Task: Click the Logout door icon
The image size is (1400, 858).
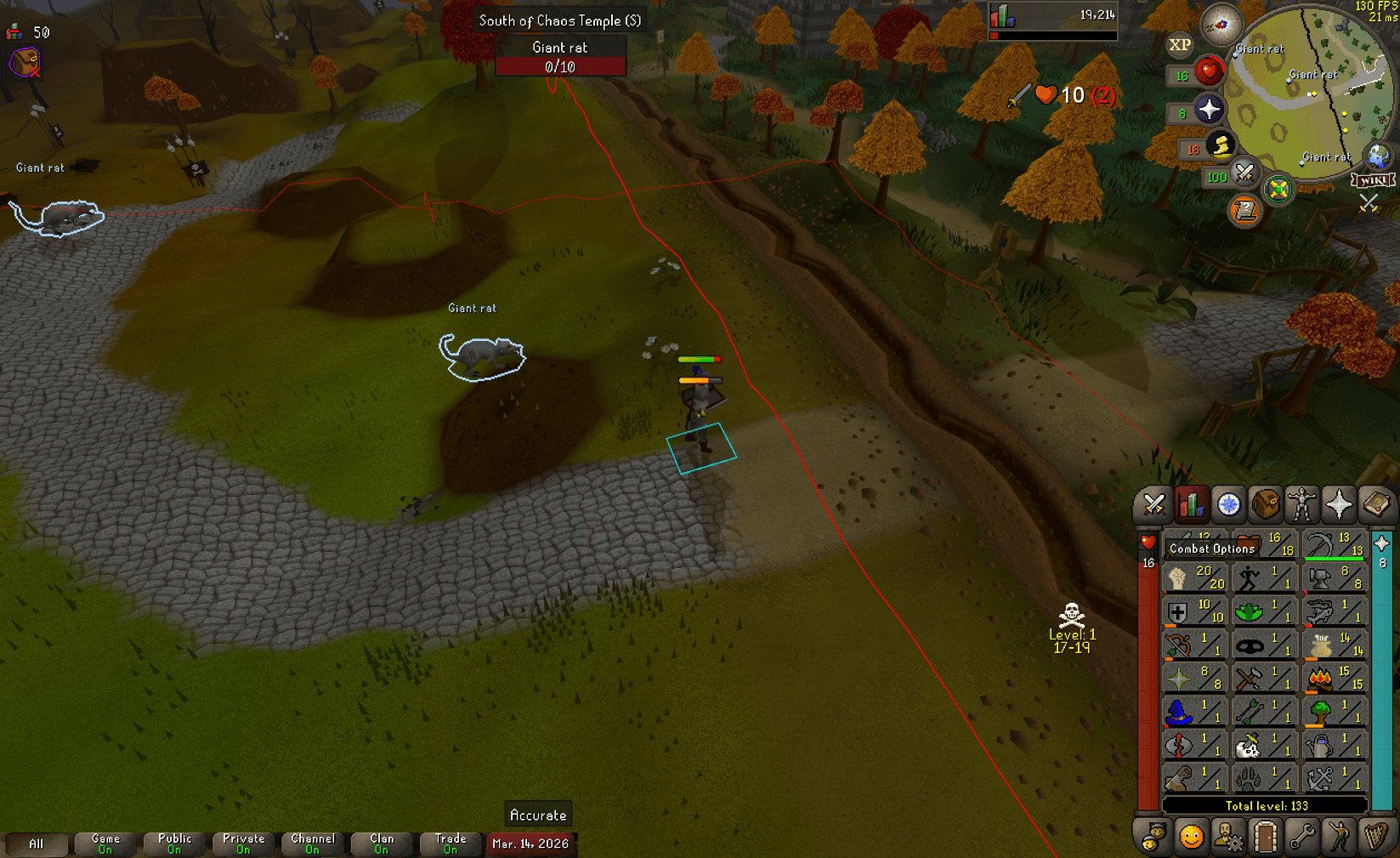Action: [x=1266, y=838]
